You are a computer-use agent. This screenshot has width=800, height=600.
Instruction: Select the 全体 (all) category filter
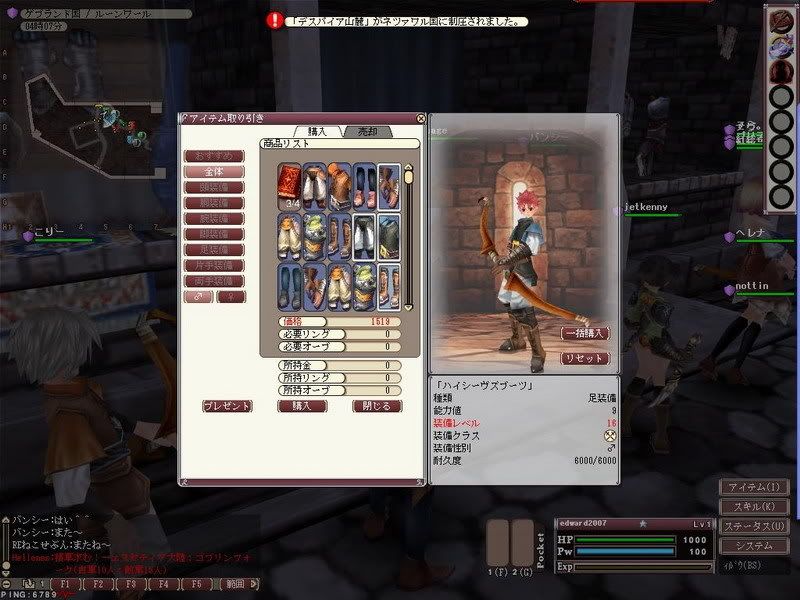click(215, 172)
